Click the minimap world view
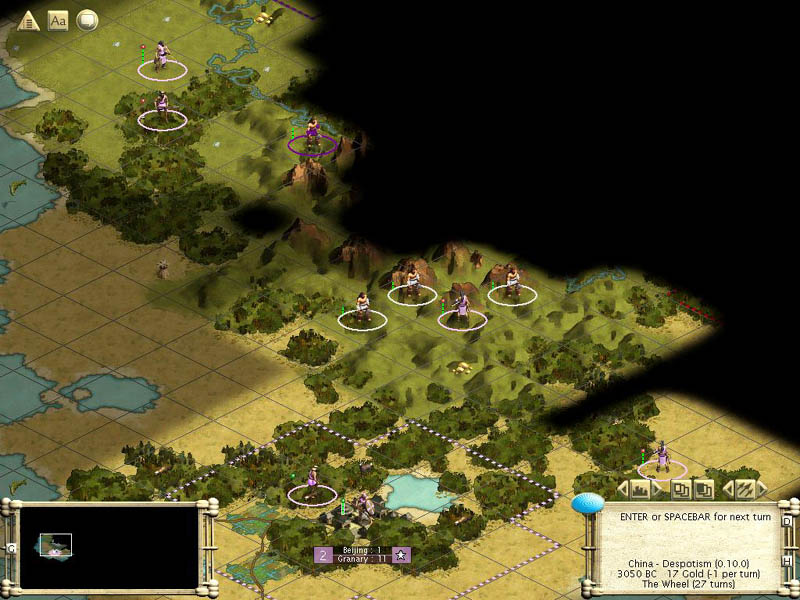This screenshot has height=600, width=800. coord(109,545)
